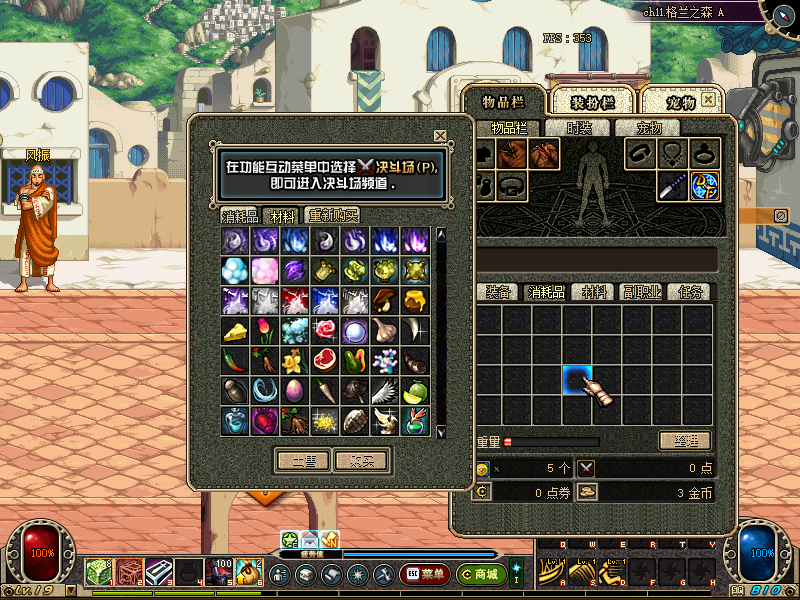
Task: Close the inventory panel
Action: pyautogui.click(x=708, y=100)
